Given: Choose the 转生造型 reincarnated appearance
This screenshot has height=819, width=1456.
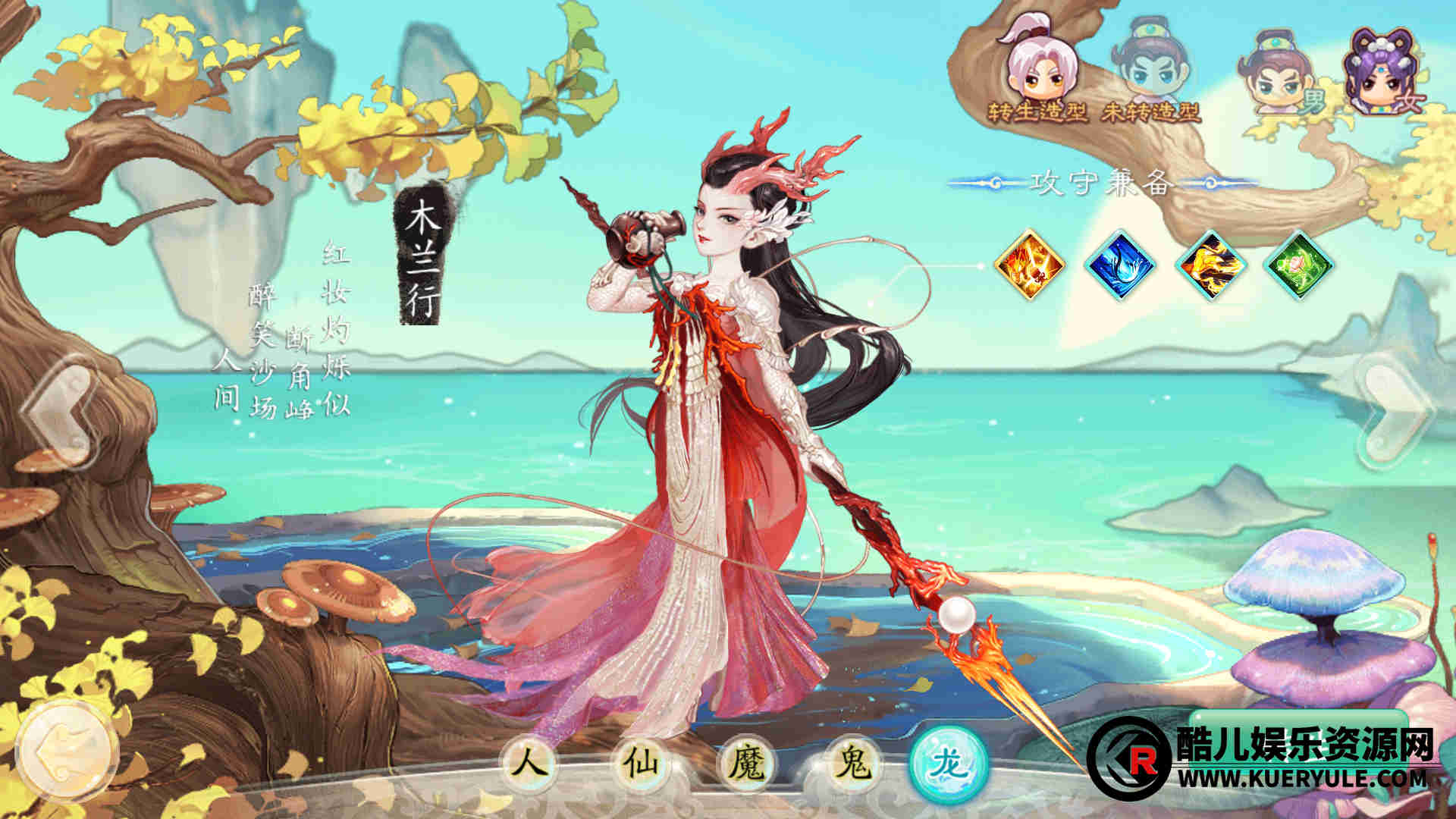Looking at the screenshot, I should click(x=1036, y=76).
